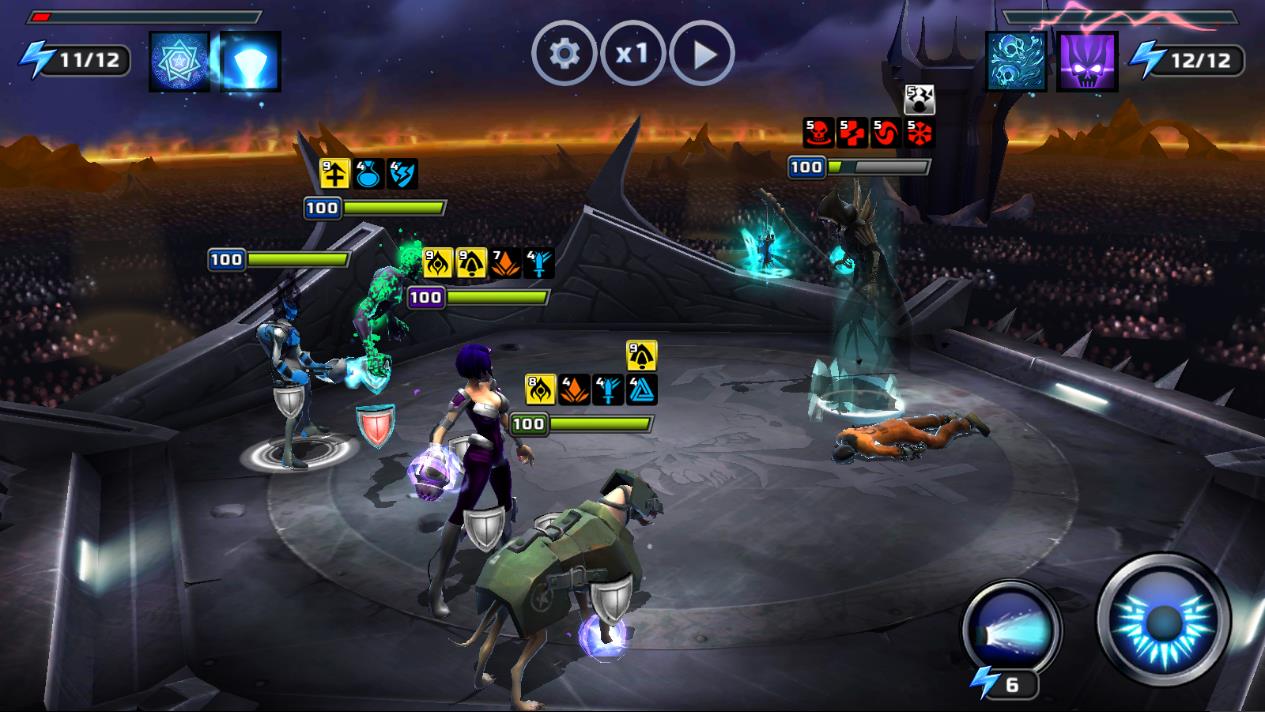Select the glowing blue crystal team ability

point(249,62)
